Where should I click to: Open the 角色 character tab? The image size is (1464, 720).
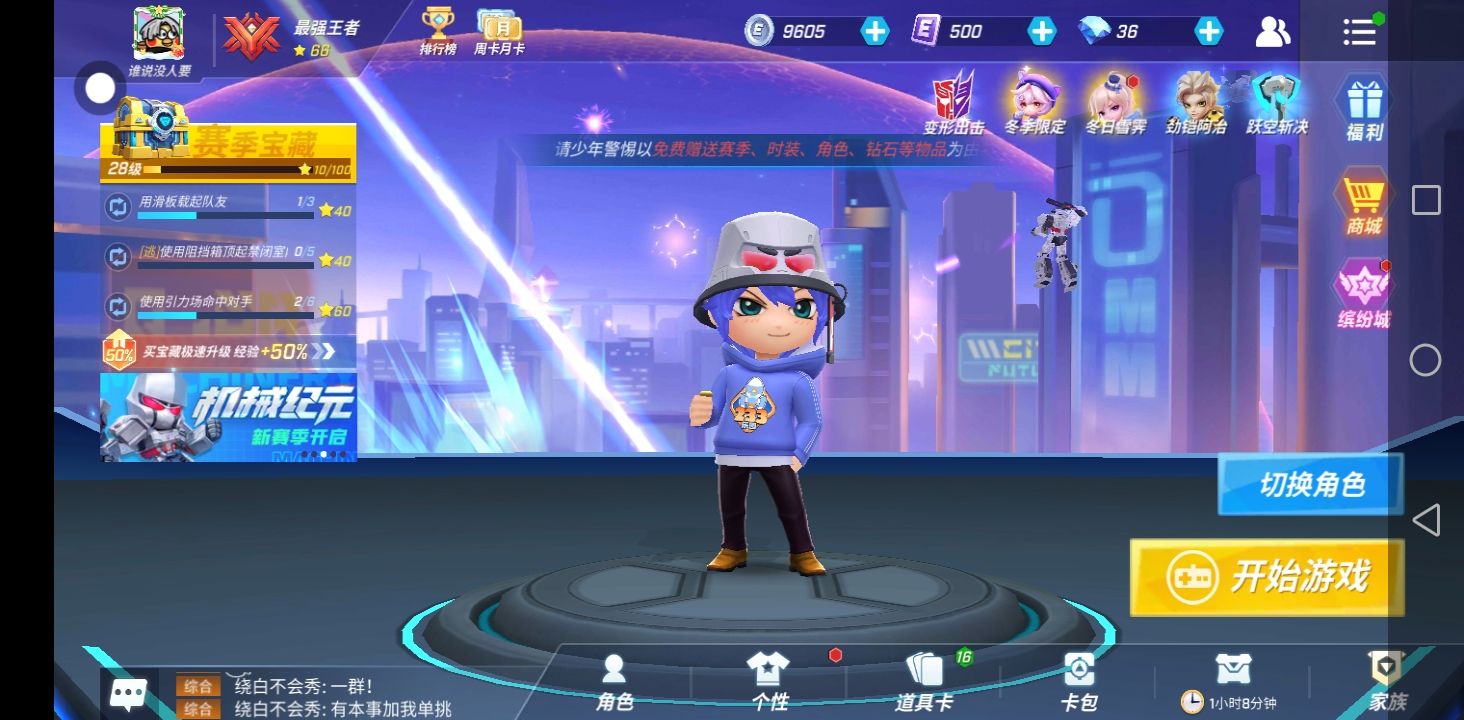pos(614,682)
